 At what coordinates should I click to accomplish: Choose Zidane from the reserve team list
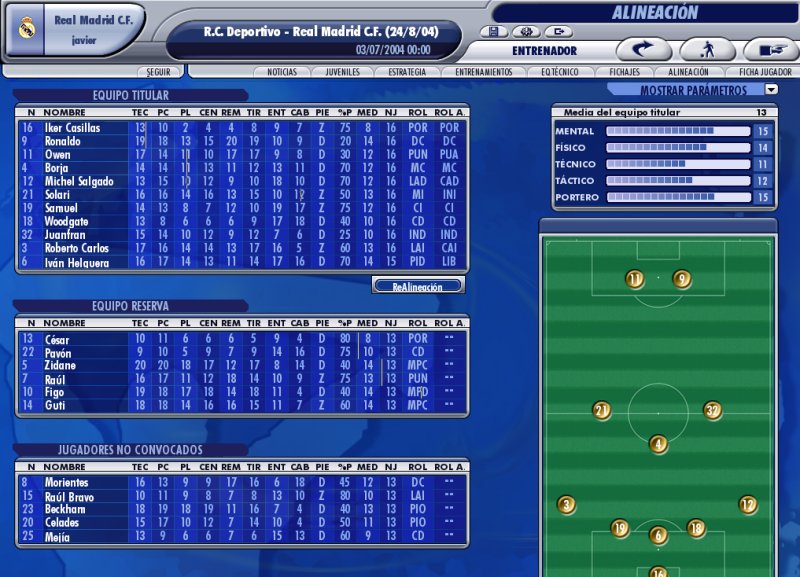(61, 366)
